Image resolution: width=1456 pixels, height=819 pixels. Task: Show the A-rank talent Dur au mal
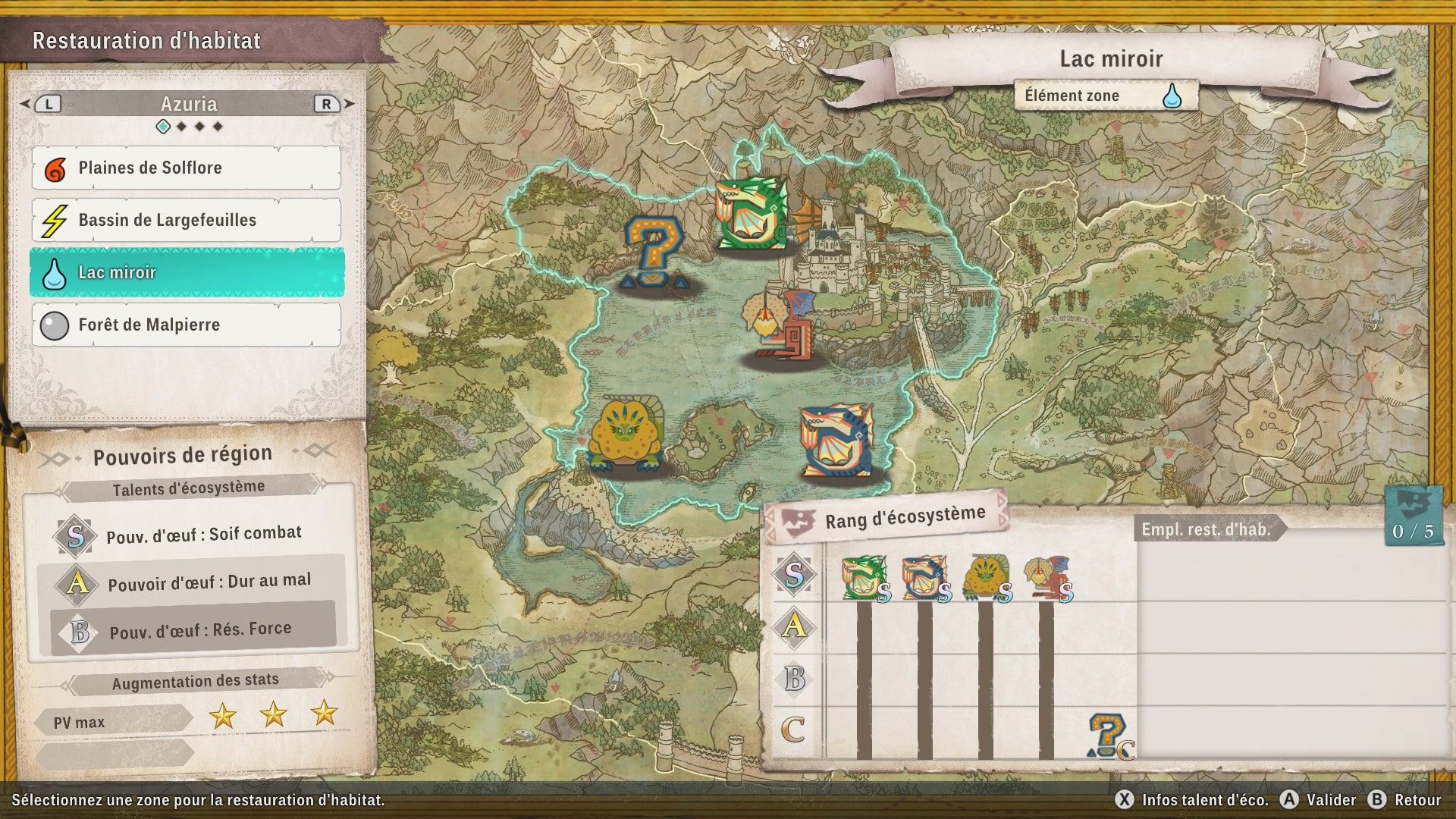point(209,582)
